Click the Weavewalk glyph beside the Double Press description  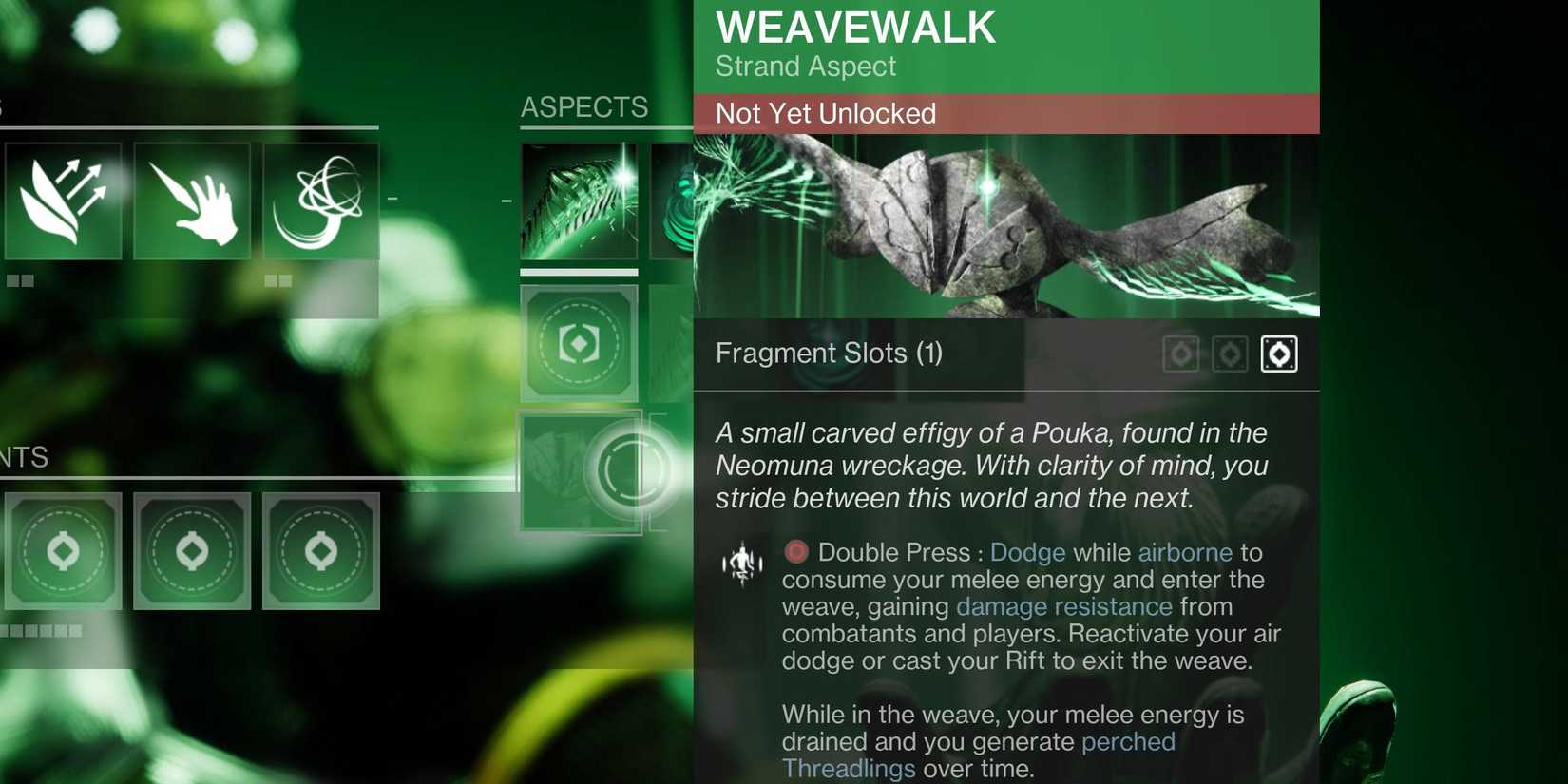(x=742, y=563)
